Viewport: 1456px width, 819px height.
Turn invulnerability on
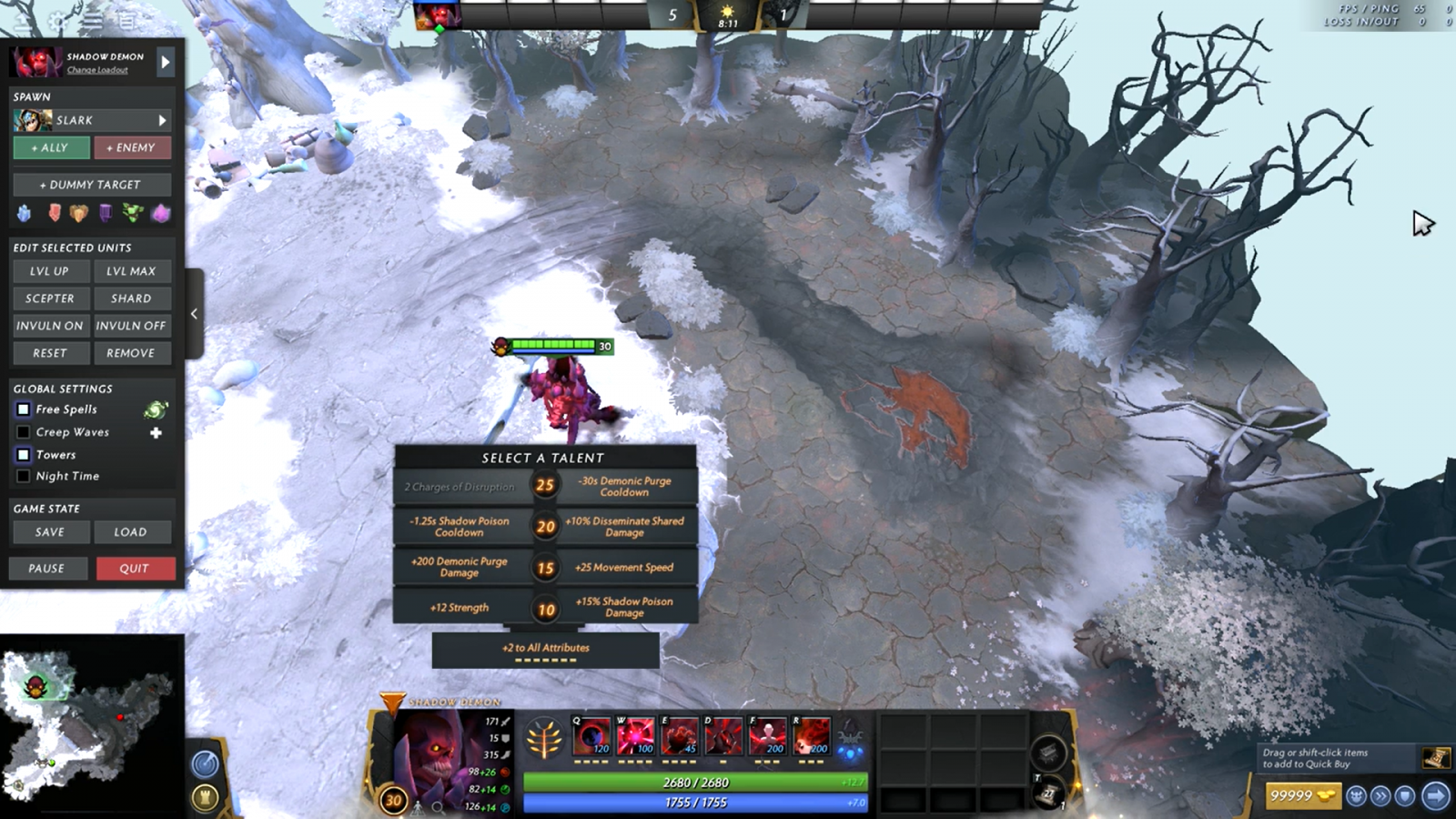coord(51,326)
